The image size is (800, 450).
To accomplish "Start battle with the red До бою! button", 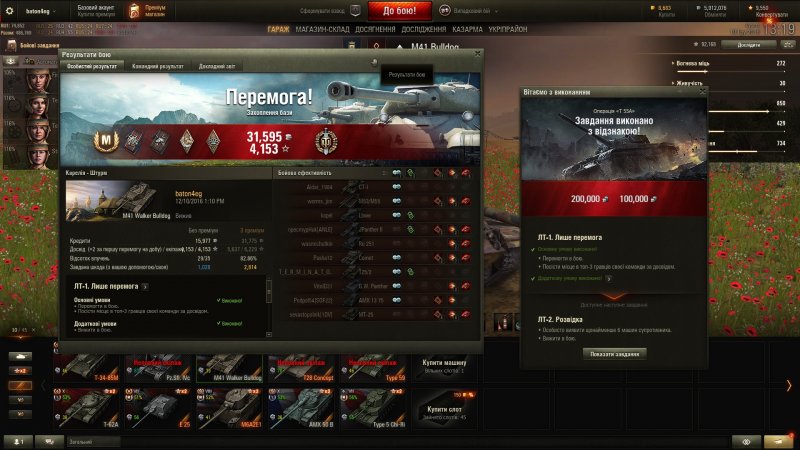I will tap(406, 11).
